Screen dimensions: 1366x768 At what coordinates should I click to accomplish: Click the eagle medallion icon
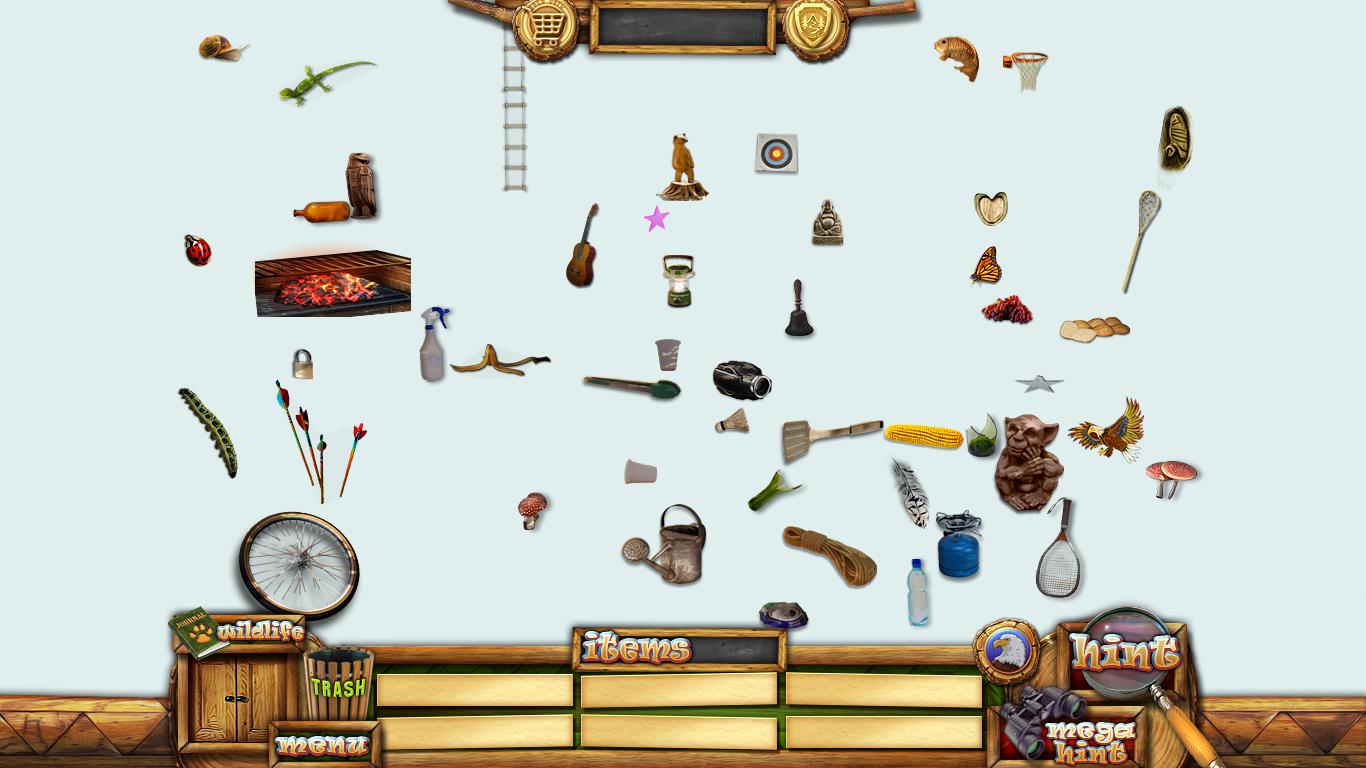[1006, 651]
